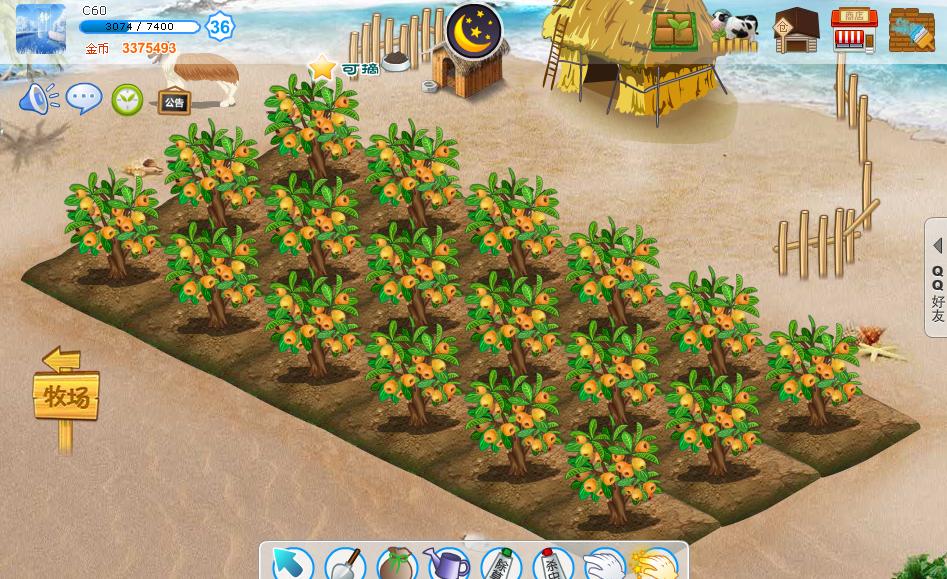Select the white glove harvest tool
The image size is (947, 579).
603,564
